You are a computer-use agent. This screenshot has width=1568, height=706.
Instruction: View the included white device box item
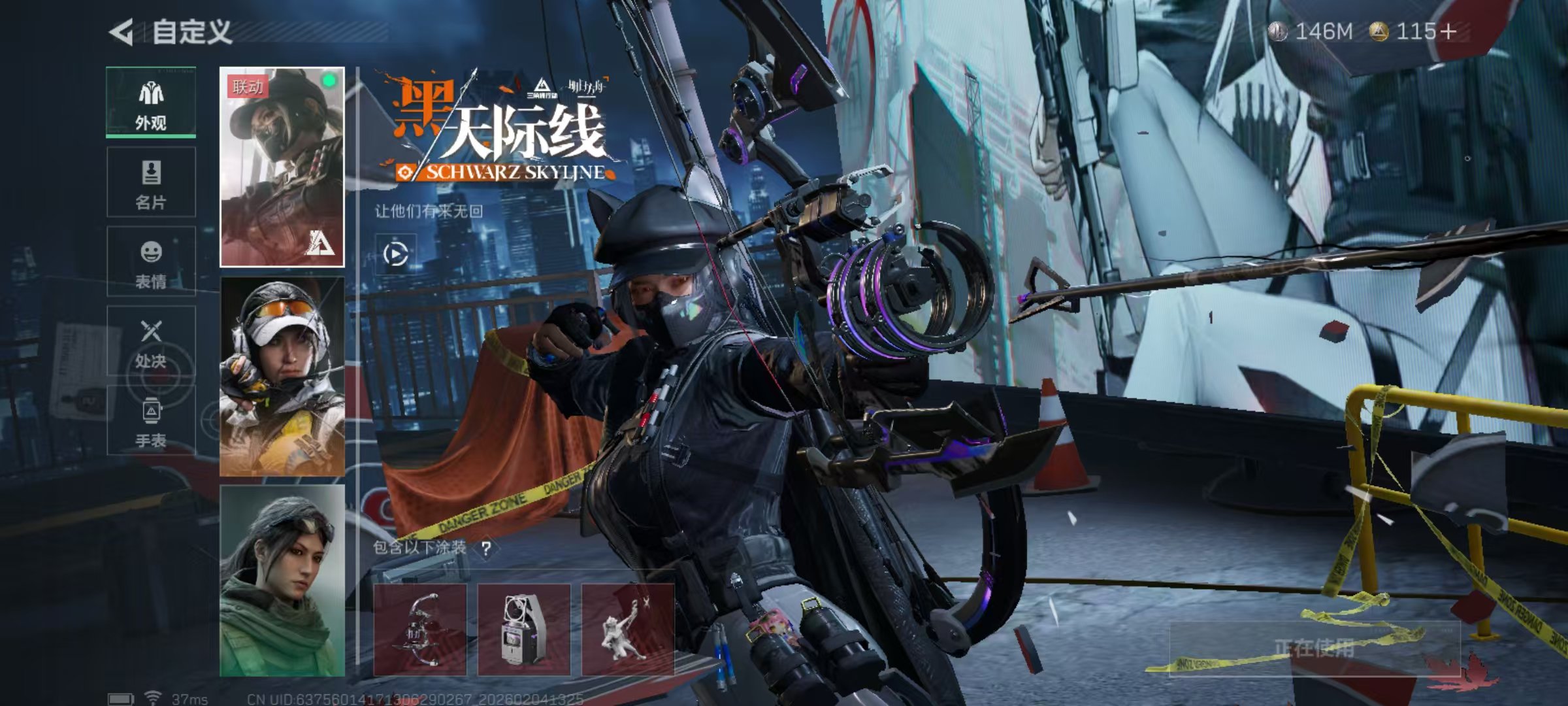click(x=523, y=629)
